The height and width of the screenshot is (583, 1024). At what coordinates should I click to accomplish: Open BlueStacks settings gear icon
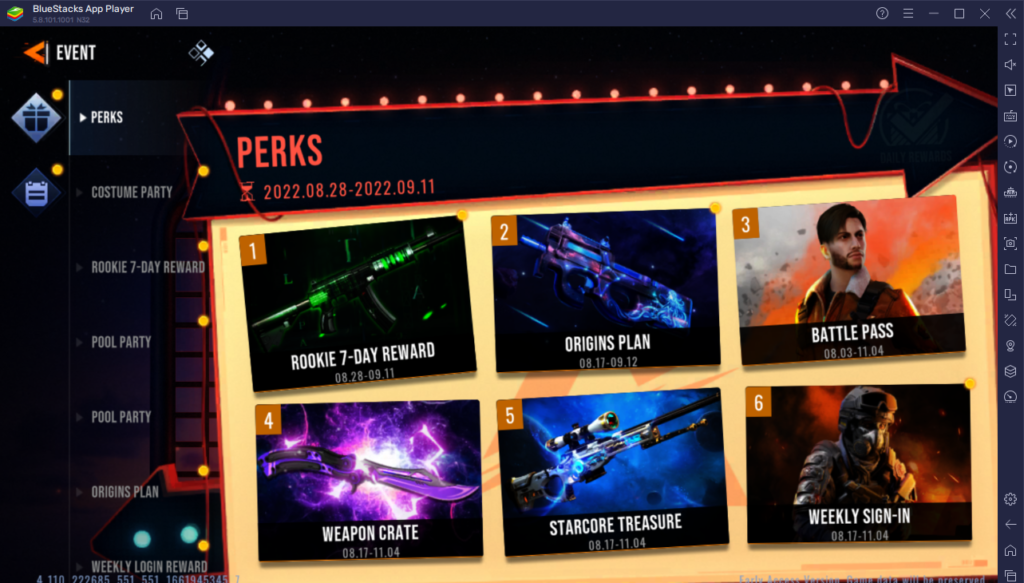[x=1010, y=498]
